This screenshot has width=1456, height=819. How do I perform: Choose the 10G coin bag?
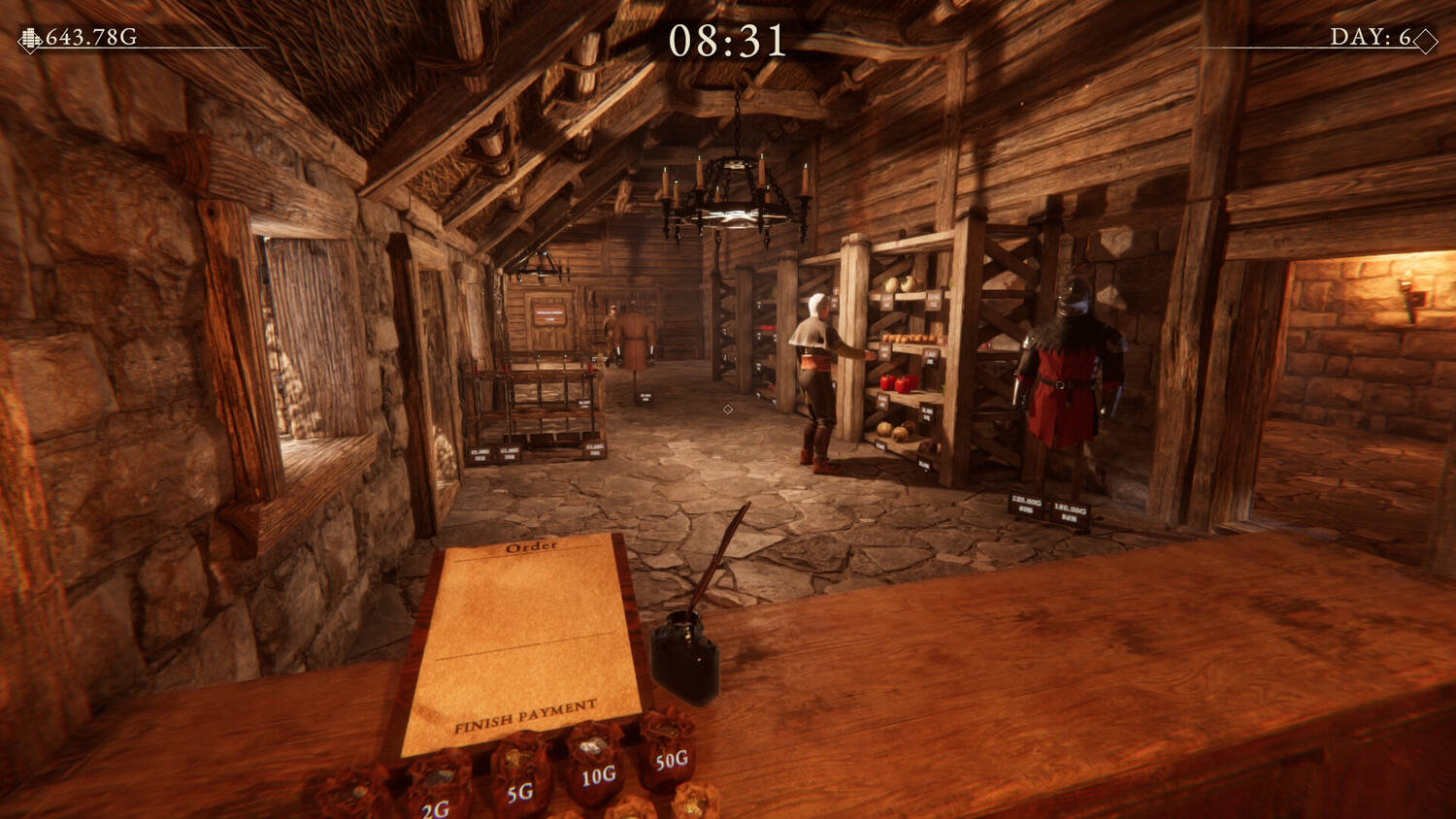click(595, 764)
